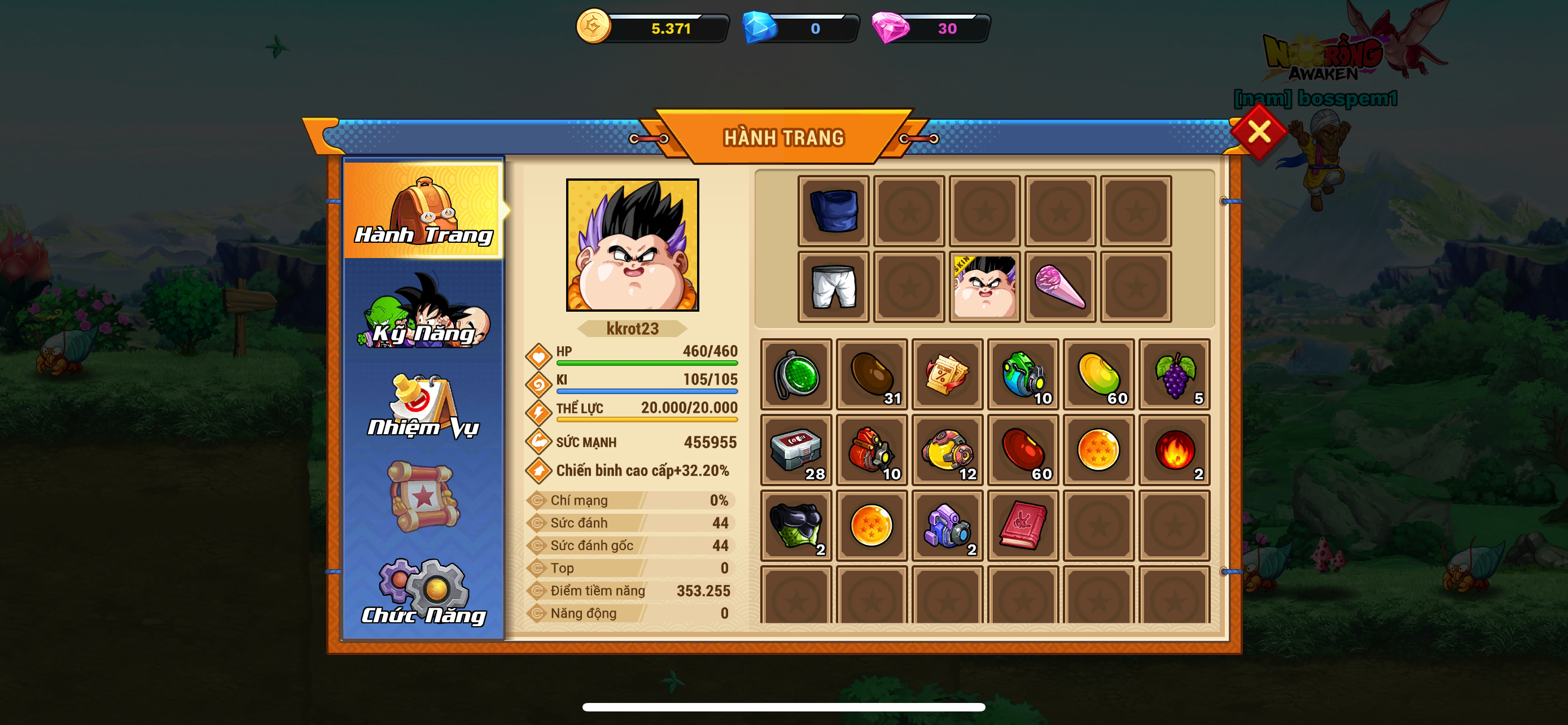This screenshot has width=1568, height=725.
Task: Switch to the Kỹ Năng skills tab
Action: click(424, 312)
